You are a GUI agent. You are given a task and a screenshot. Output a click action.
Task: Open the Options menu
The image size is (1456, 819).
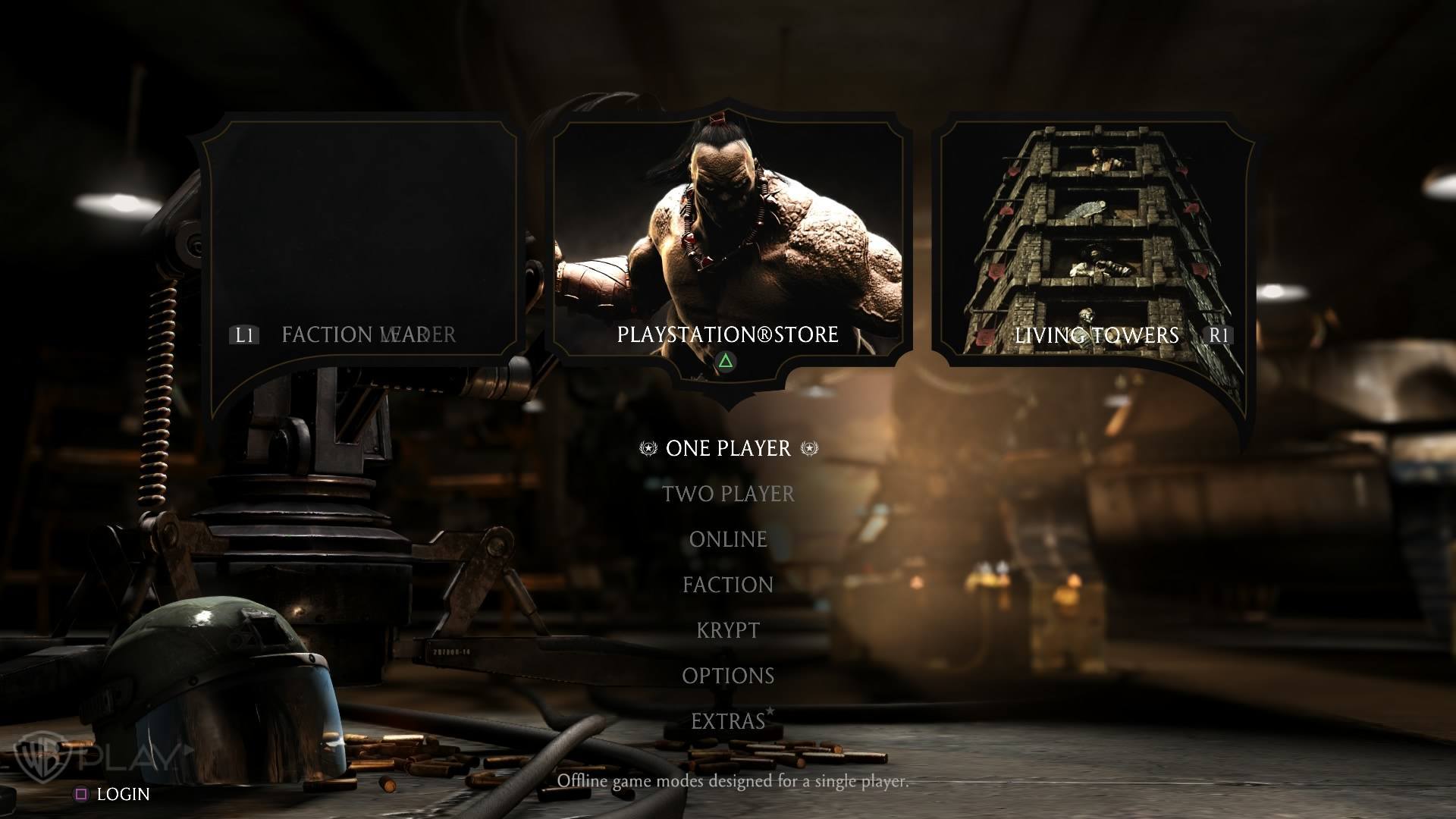tap(728, 676)
